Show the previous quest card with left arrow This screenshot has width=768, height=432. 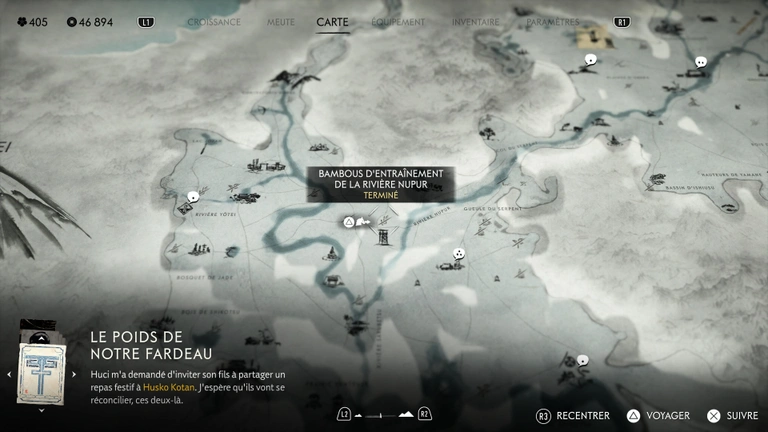point(8,374)
